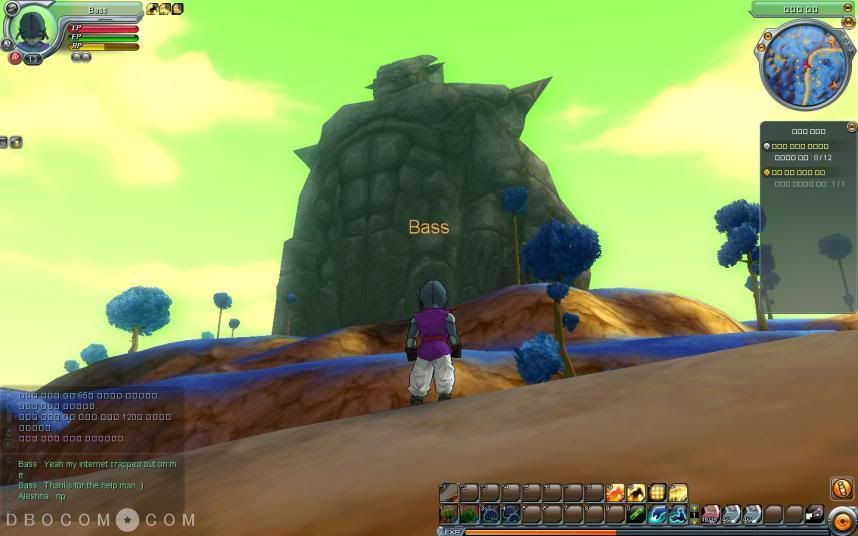
Task: Click the minimap location name bar
Action: [x=800, y=10]
